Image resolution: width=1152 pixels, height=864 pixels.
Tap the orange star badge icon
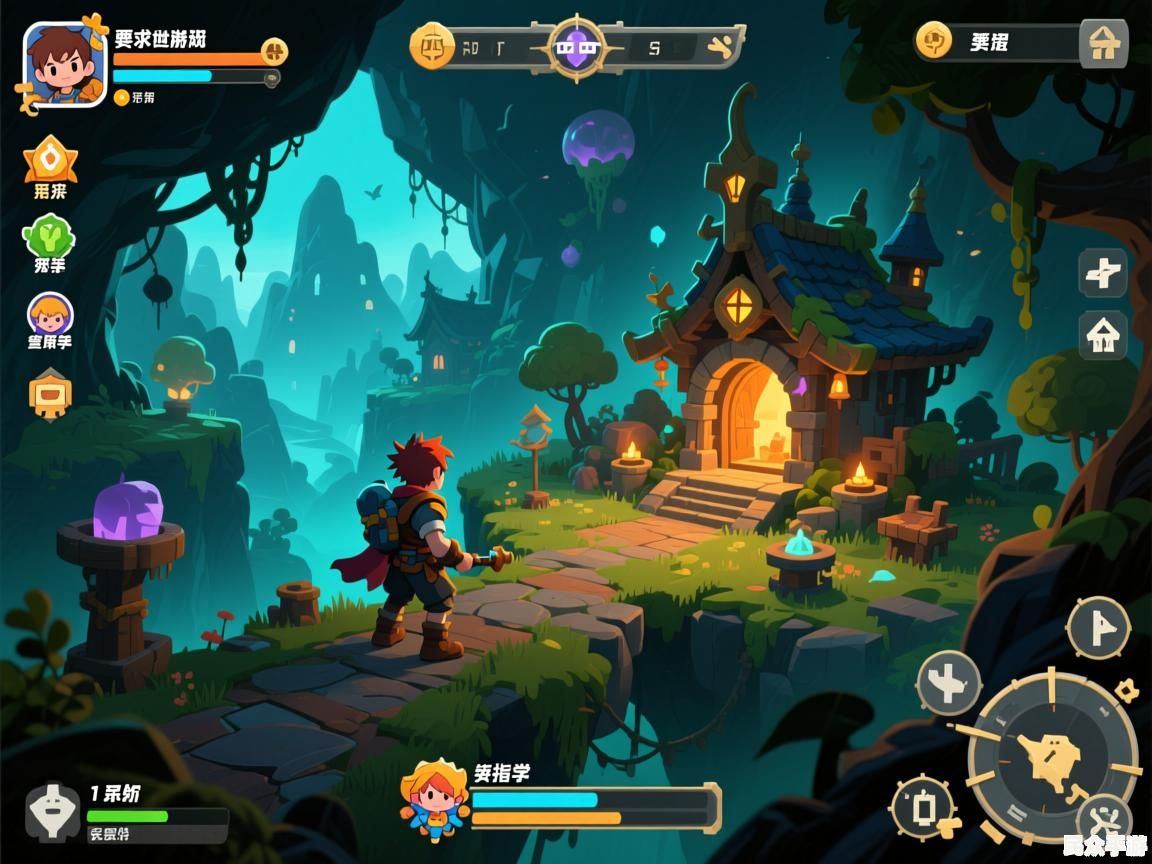(x=50, y=159)
